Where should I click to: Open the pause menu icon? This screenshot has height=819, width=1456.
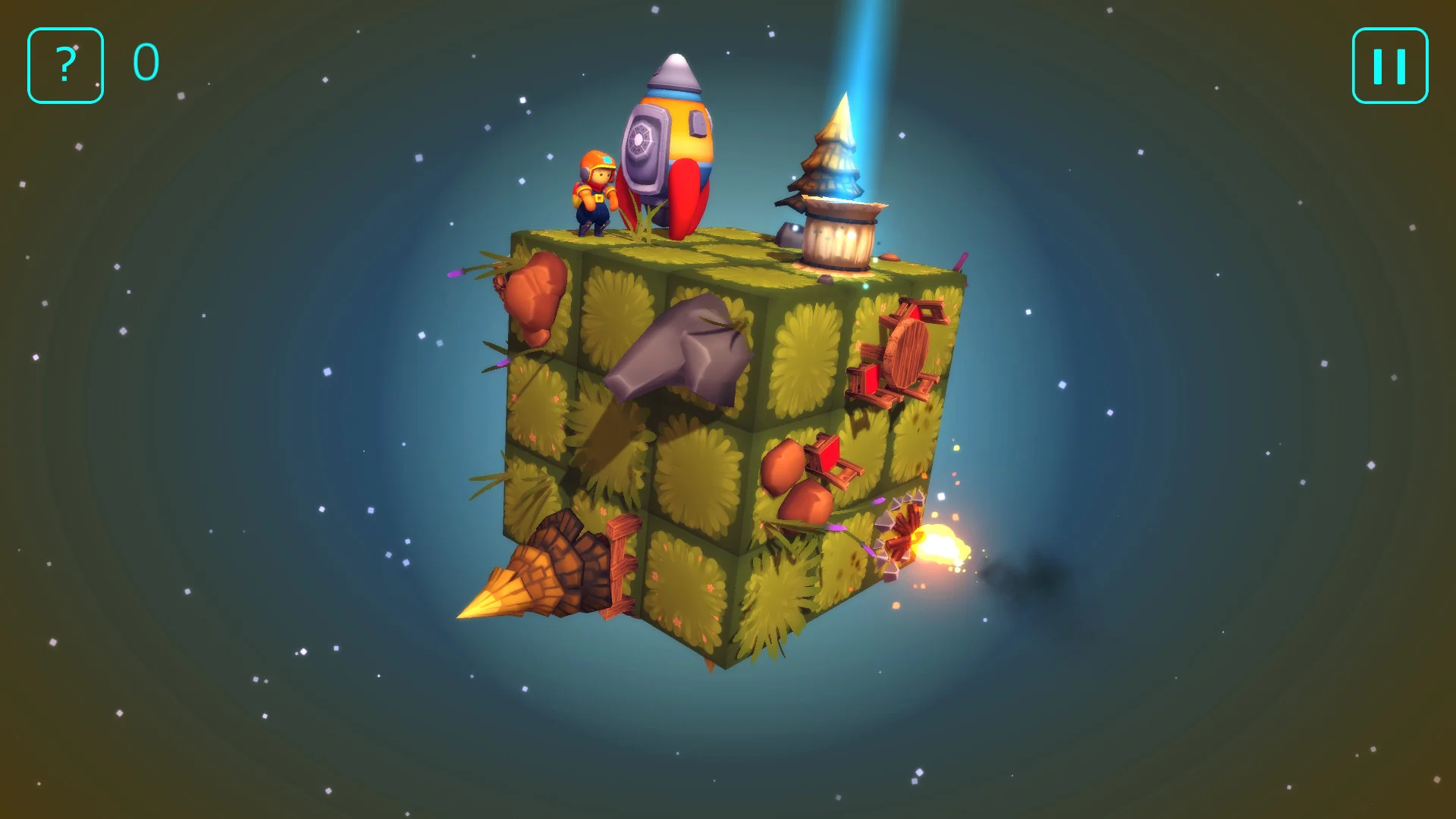point(1389,64)
